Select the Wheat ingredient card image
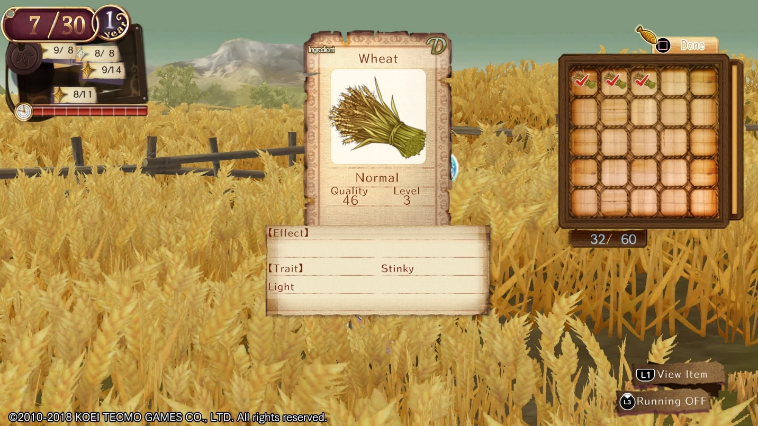The height and width of the screenshot is (426, 758). tap(377, 117)
